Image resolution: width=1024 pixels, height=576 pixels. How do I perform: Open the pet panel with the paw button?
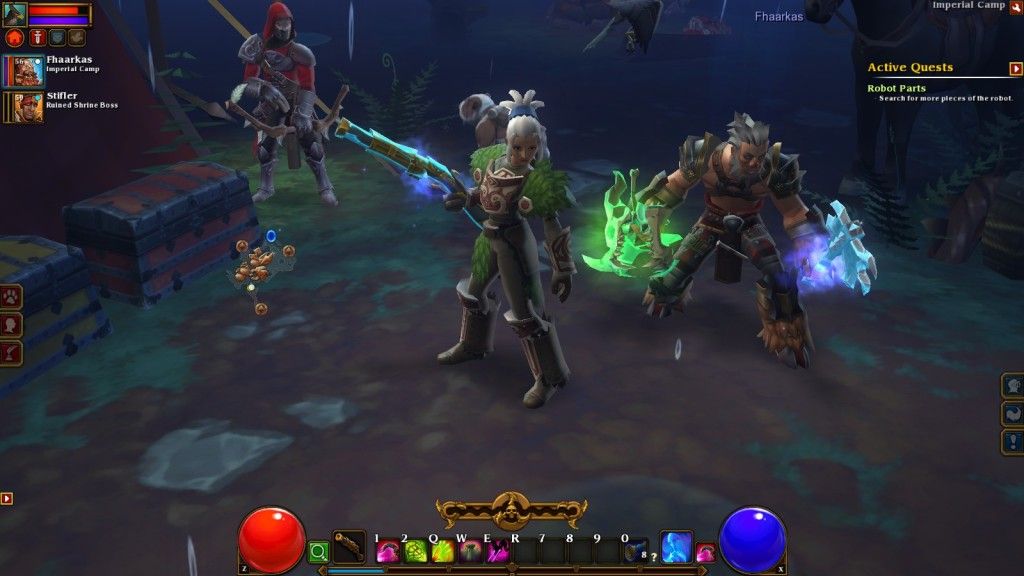pyautogui.click(x=12, y=298)
